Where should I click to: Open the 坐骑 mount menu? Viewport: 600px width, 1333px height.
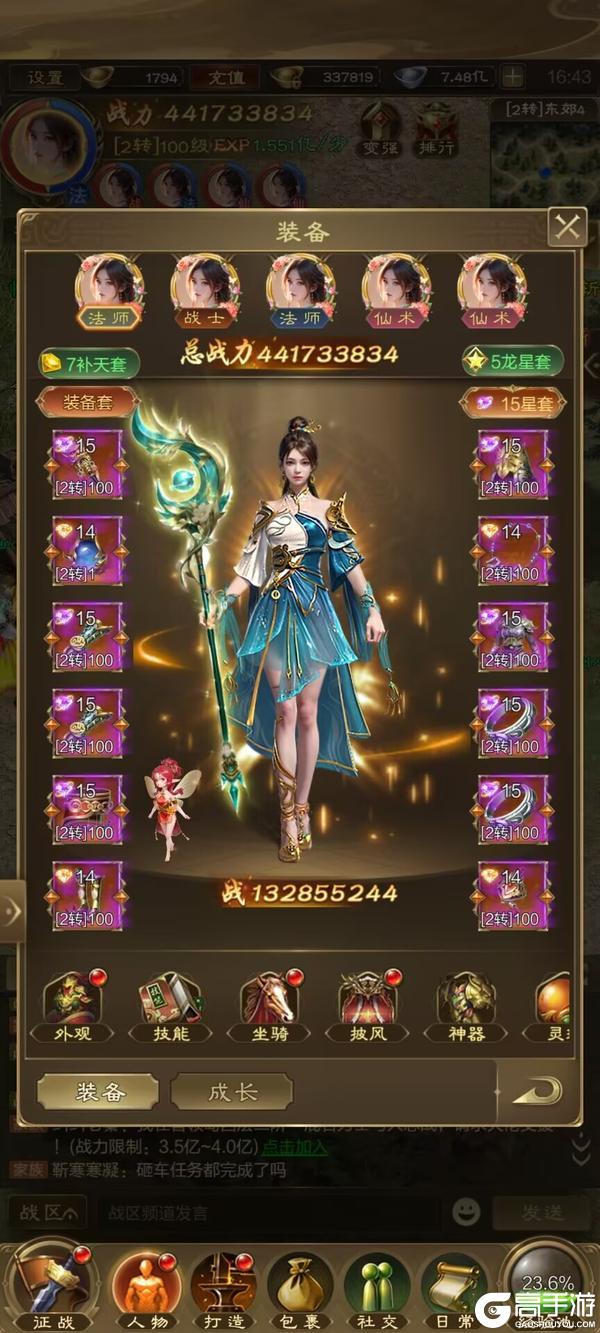point(267,1006)
